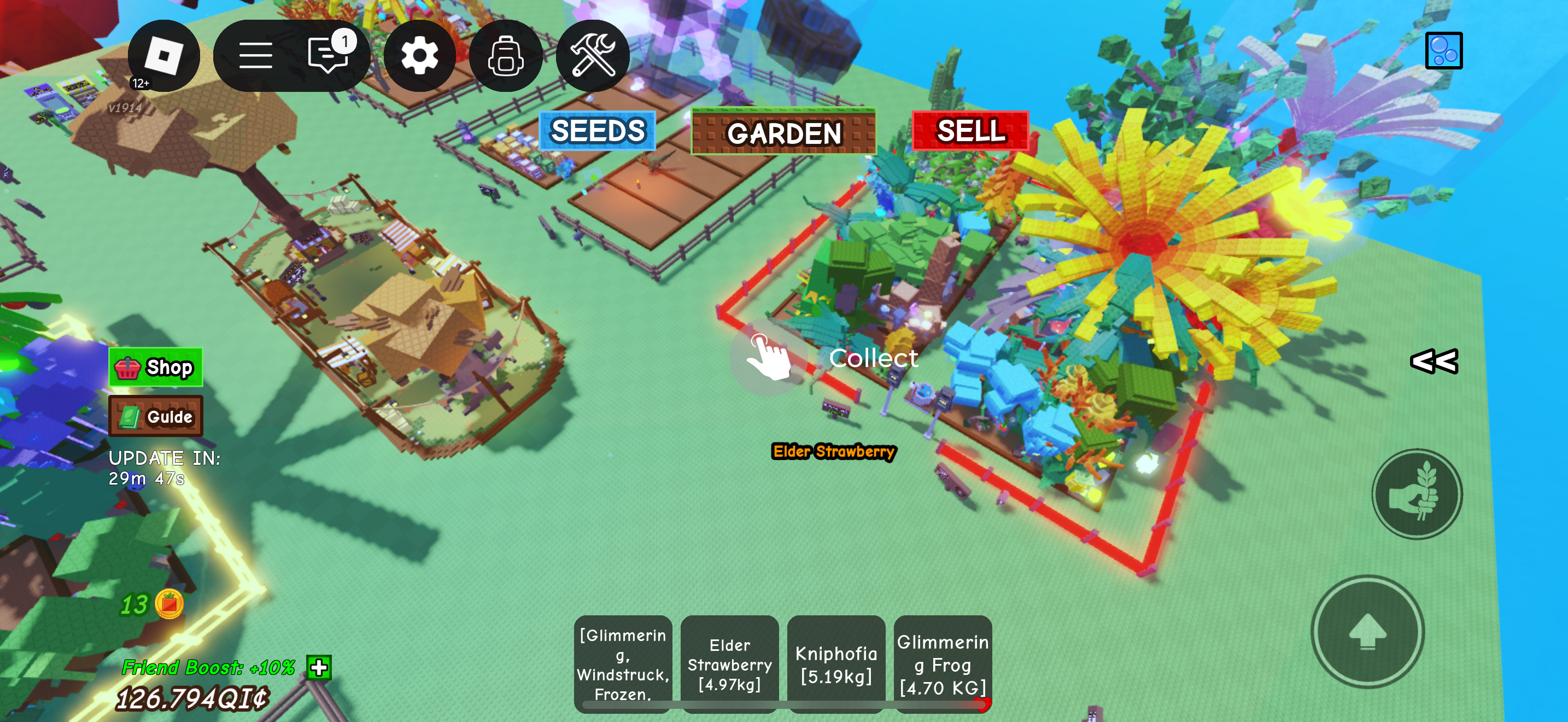Open the Guide book
The image size is (1568, 722).
click(x=156, y=416)
